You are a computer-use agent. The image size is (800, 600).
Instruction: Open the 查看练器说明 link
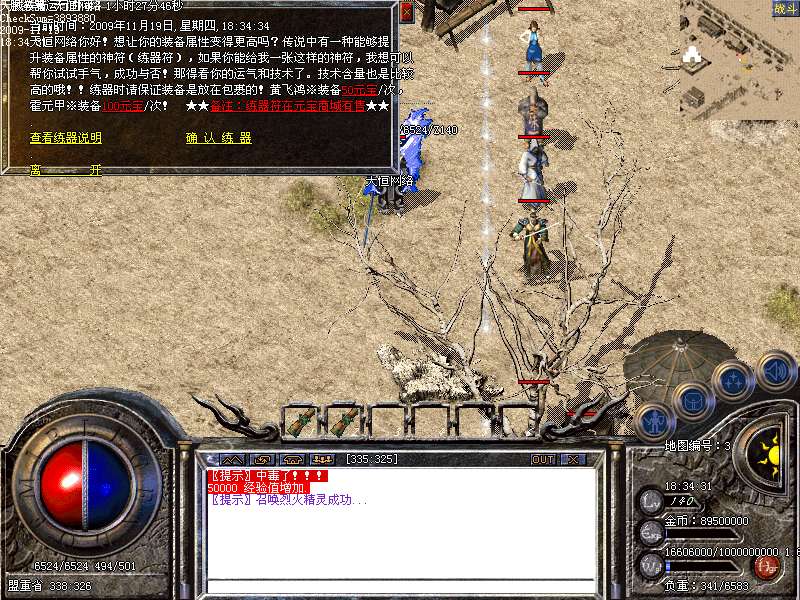click(65, 138)
